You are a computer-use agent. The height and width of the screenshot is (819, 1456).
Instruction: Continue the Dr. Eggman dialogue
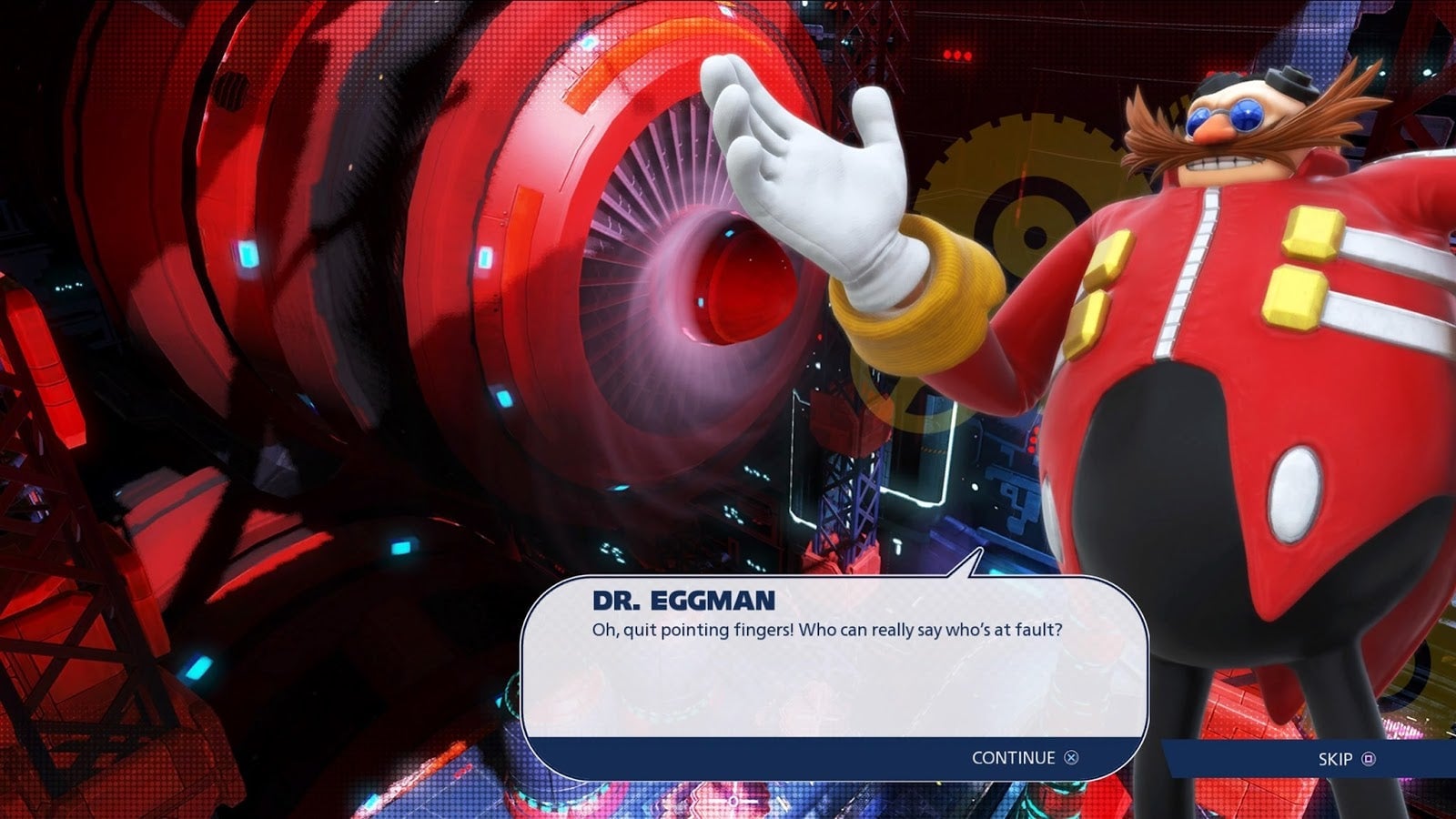tap(1025, 758)
